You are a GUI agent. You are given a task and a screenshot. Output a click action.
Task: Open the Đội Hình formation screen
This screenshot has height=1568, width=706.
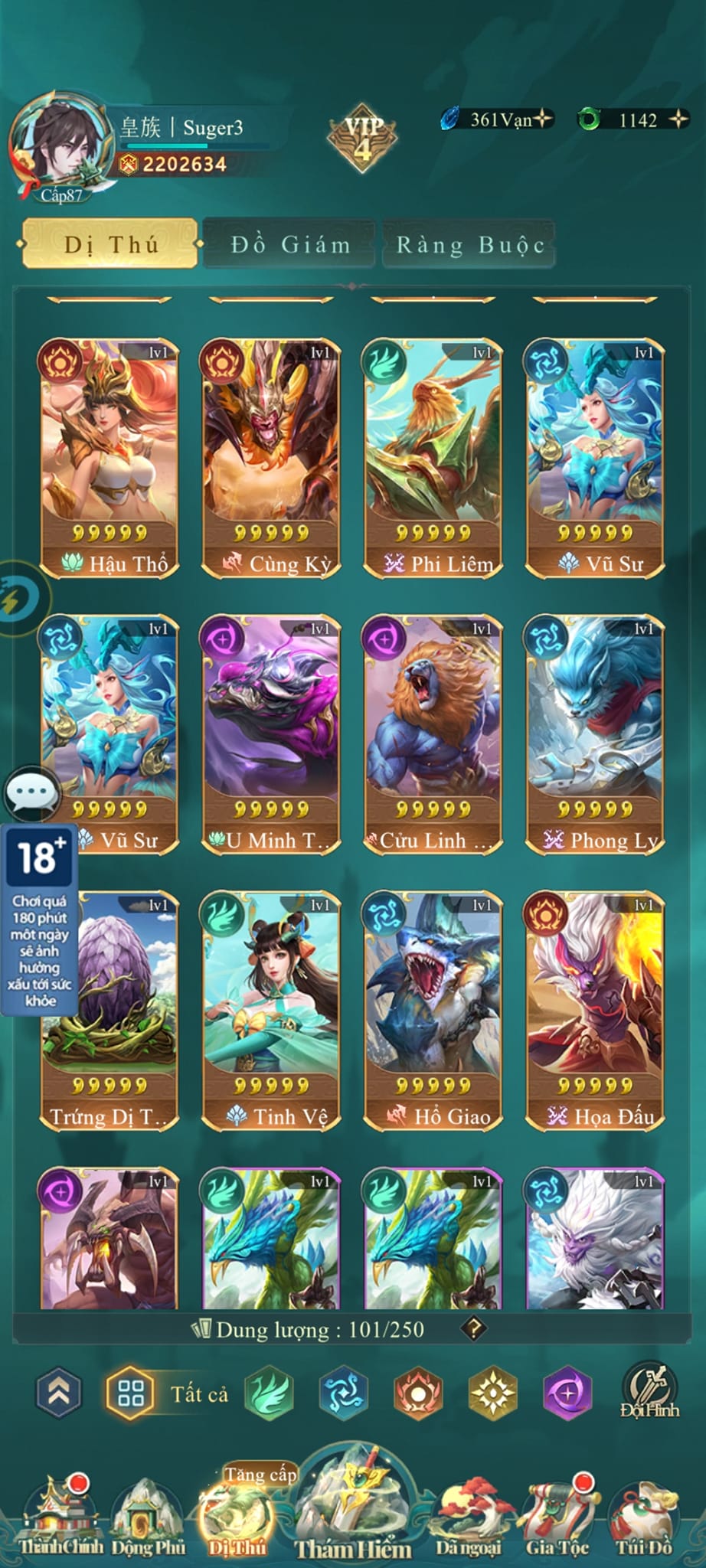pos(649,1392)
